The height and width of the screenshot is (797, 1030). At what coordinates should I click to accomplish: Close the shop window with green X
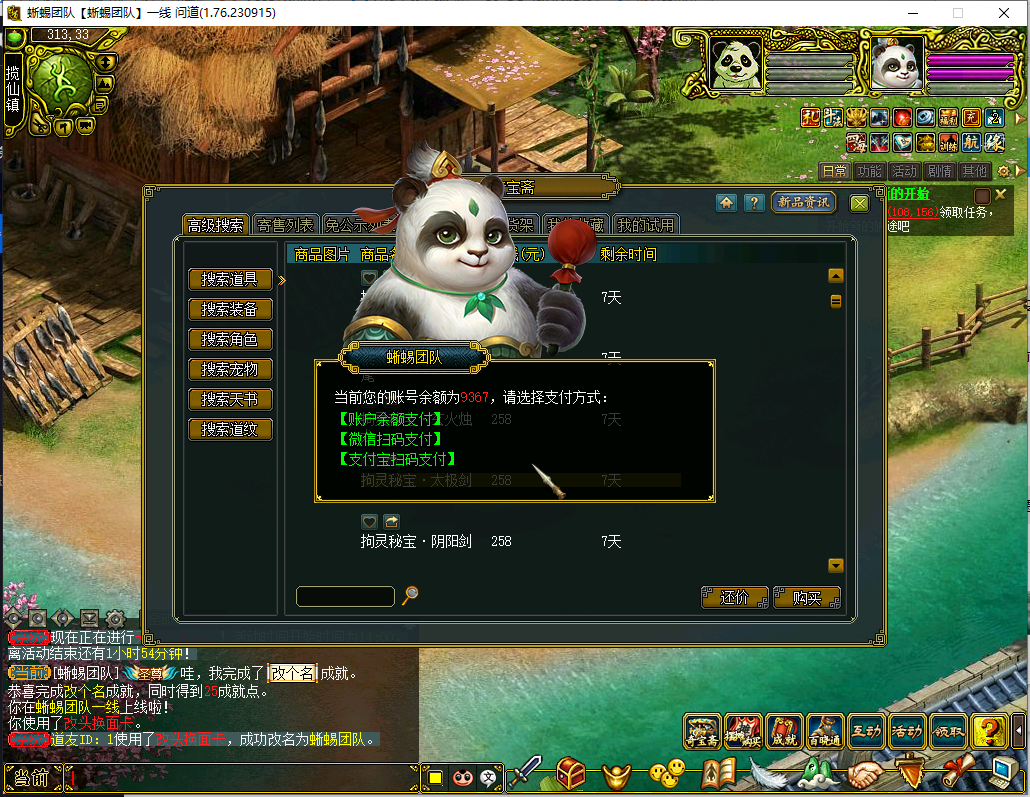(859, 203)
